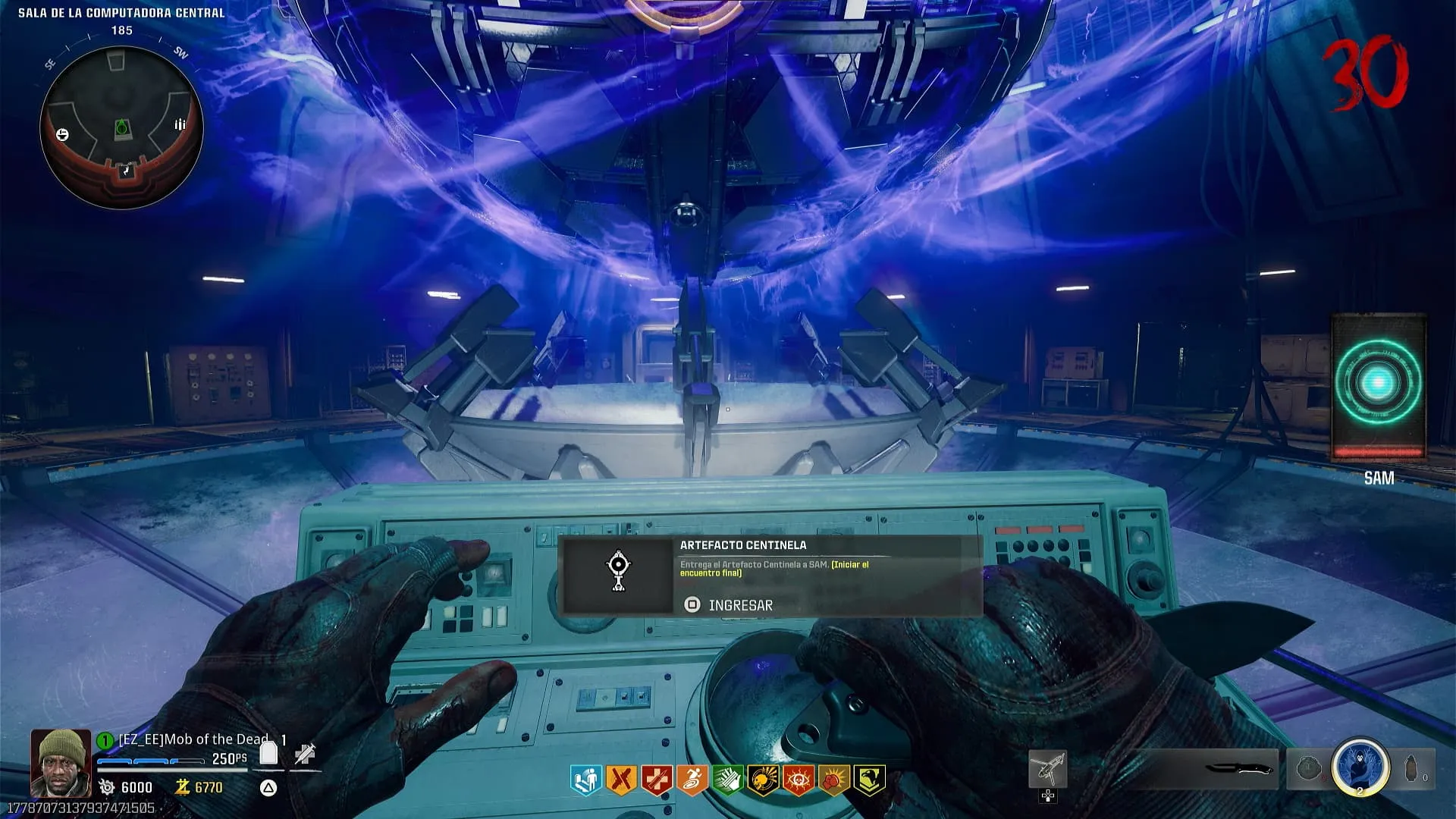Open the SAM objective card
This screenshot has height=819, width=1456.
point(1379,387)
